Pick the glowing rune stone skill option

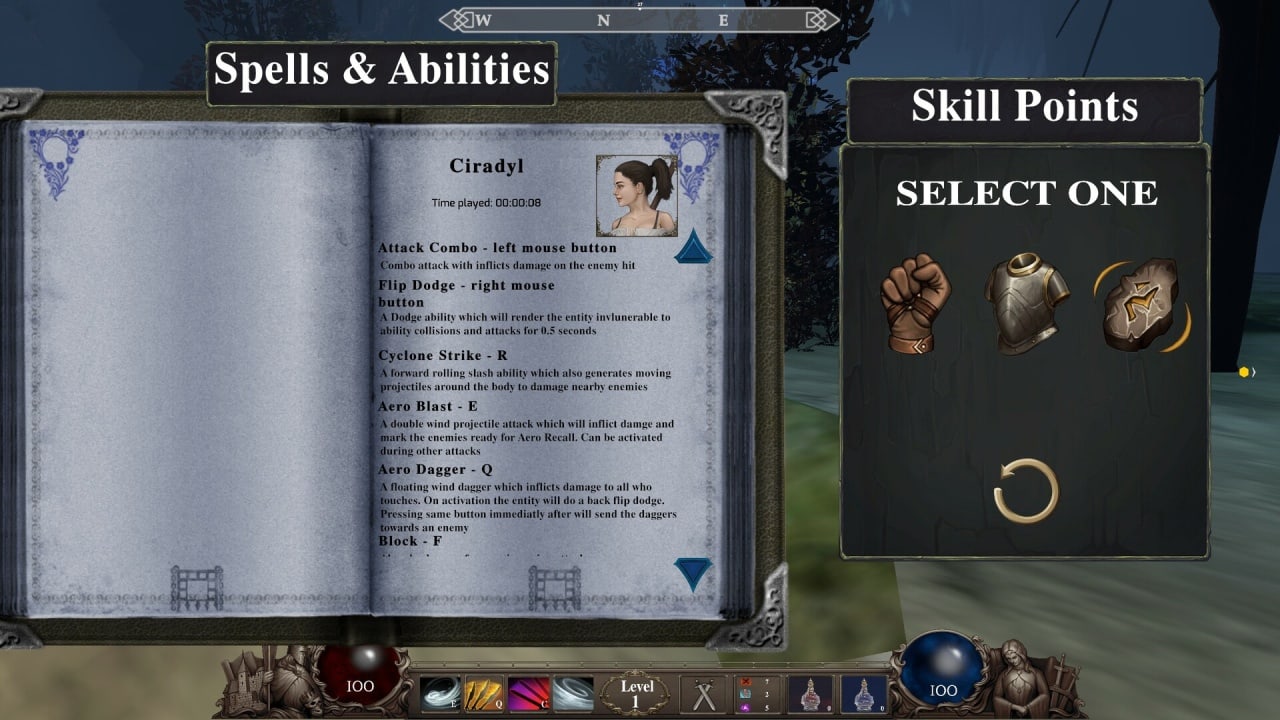(x=1140, y=305)
